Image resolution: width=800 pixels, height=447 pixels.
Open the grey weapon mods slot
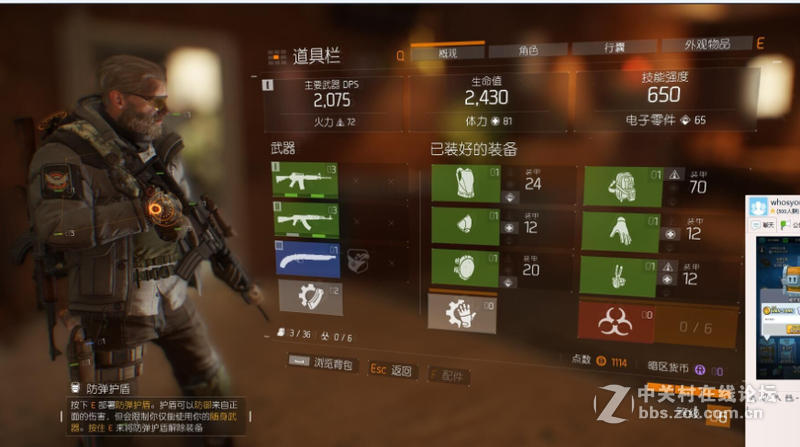(x=305, y=297)
